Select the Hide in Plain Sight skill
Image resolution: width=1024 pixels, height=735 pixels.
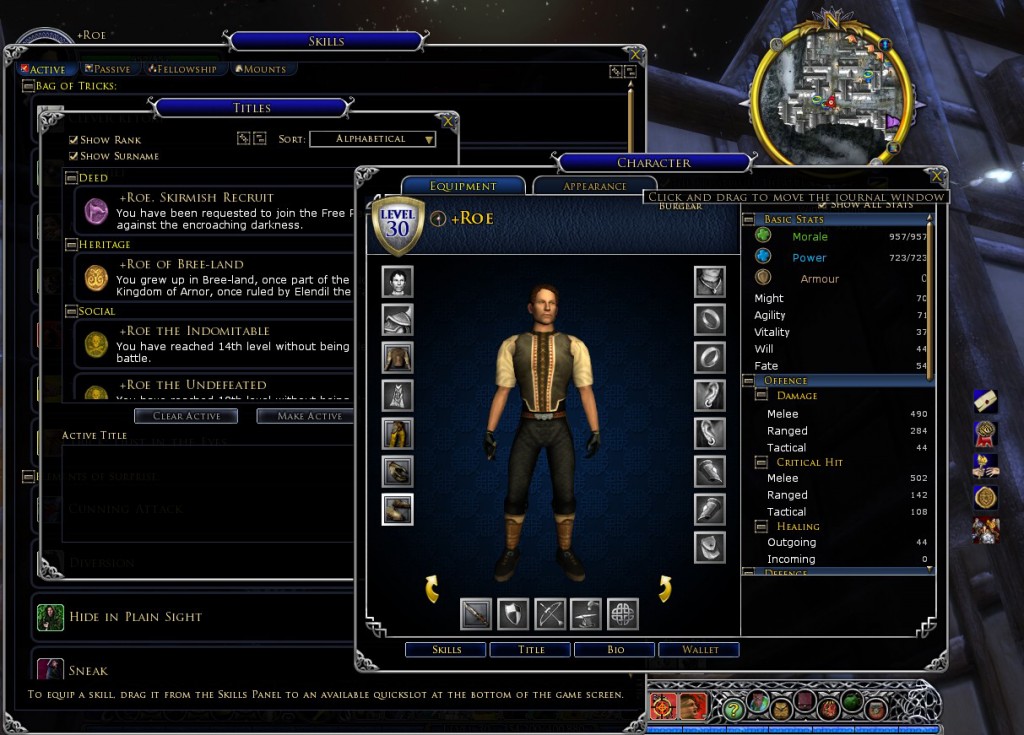(x=135, y=617)
